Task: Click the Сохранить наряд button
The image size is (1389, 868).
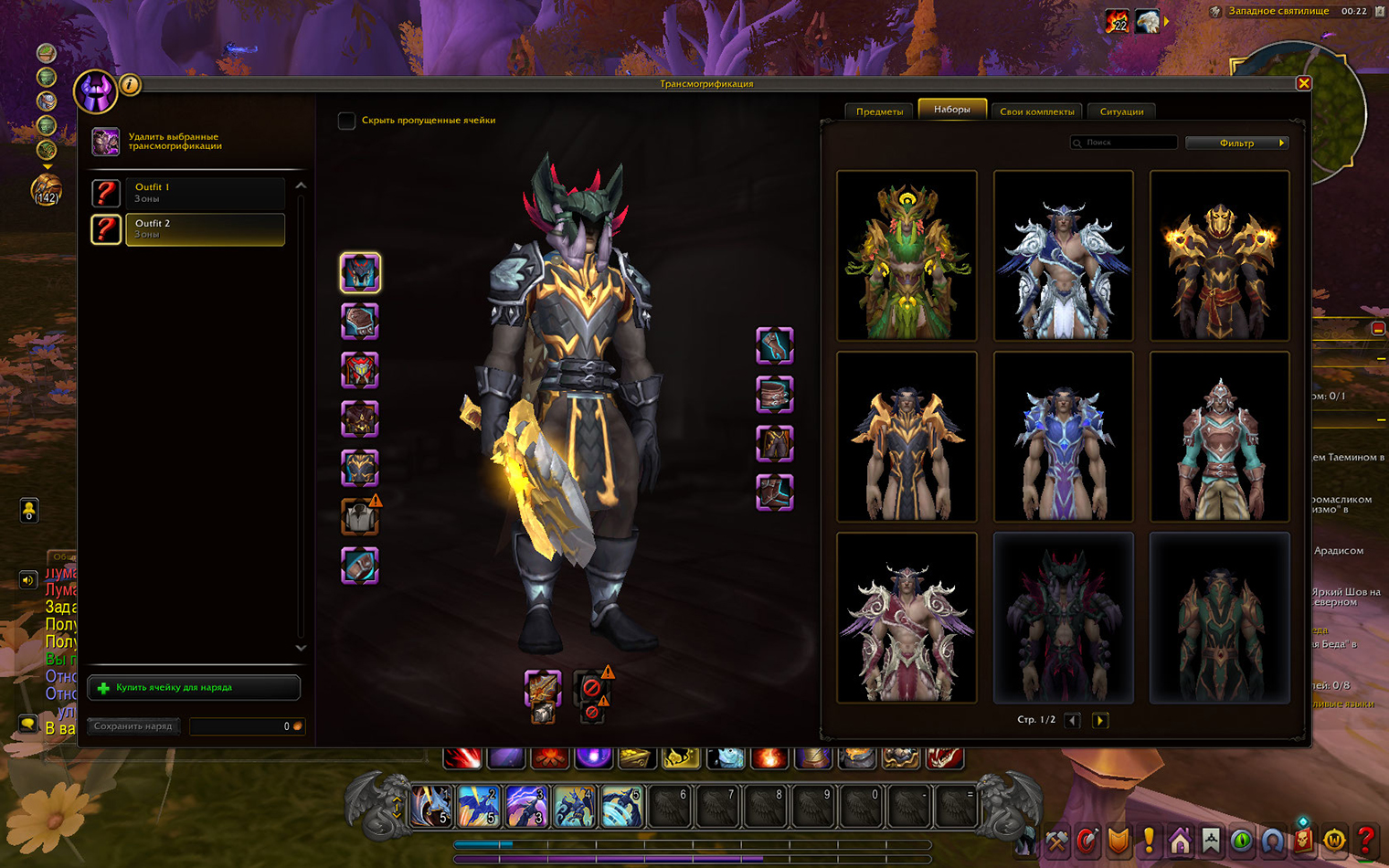Action: pyautogui.click(x=133, y=726)
